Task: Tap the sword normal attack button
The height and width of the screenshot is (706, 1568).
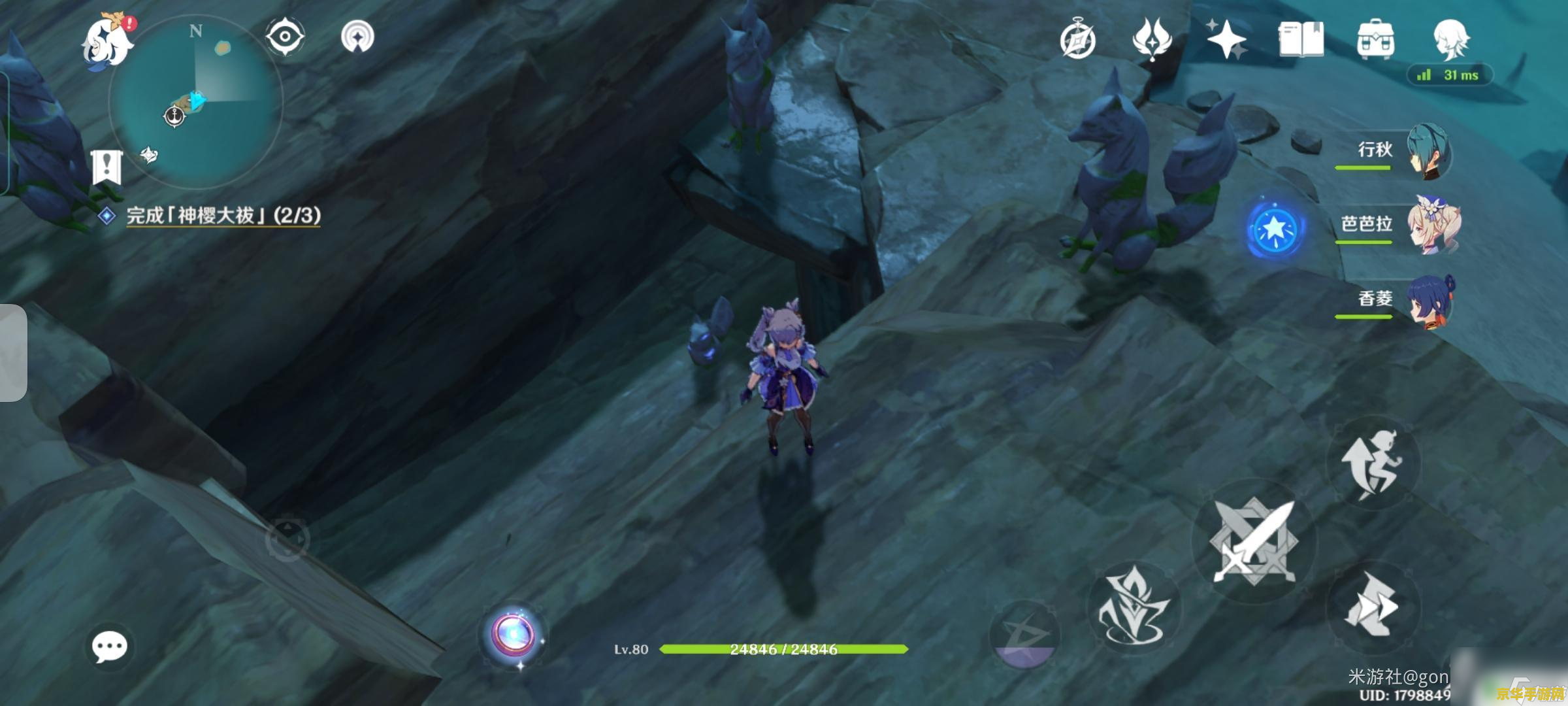Action: coord(1253,541)
